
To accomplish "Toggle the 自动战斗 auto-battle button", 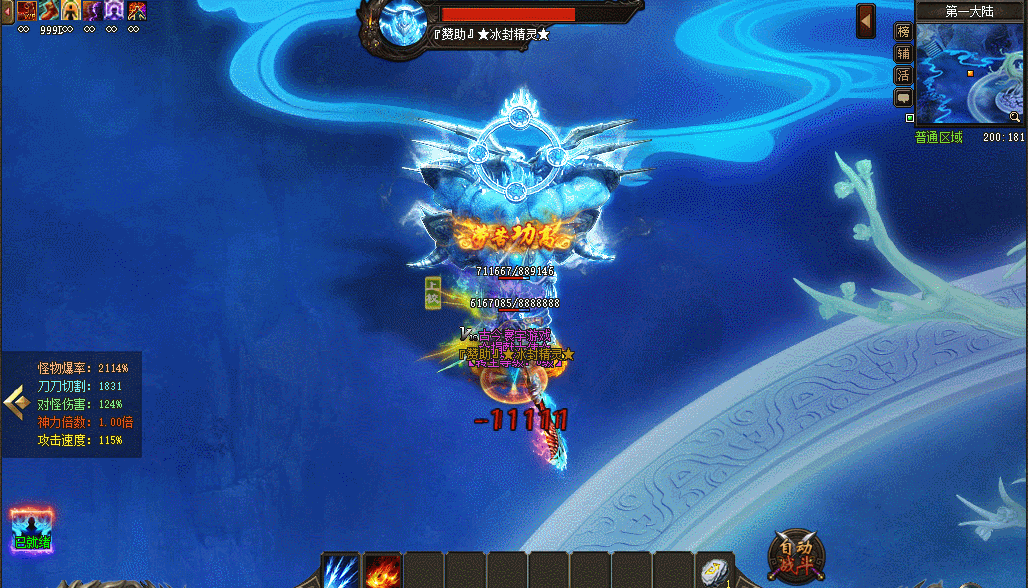I will pos(796,557).
